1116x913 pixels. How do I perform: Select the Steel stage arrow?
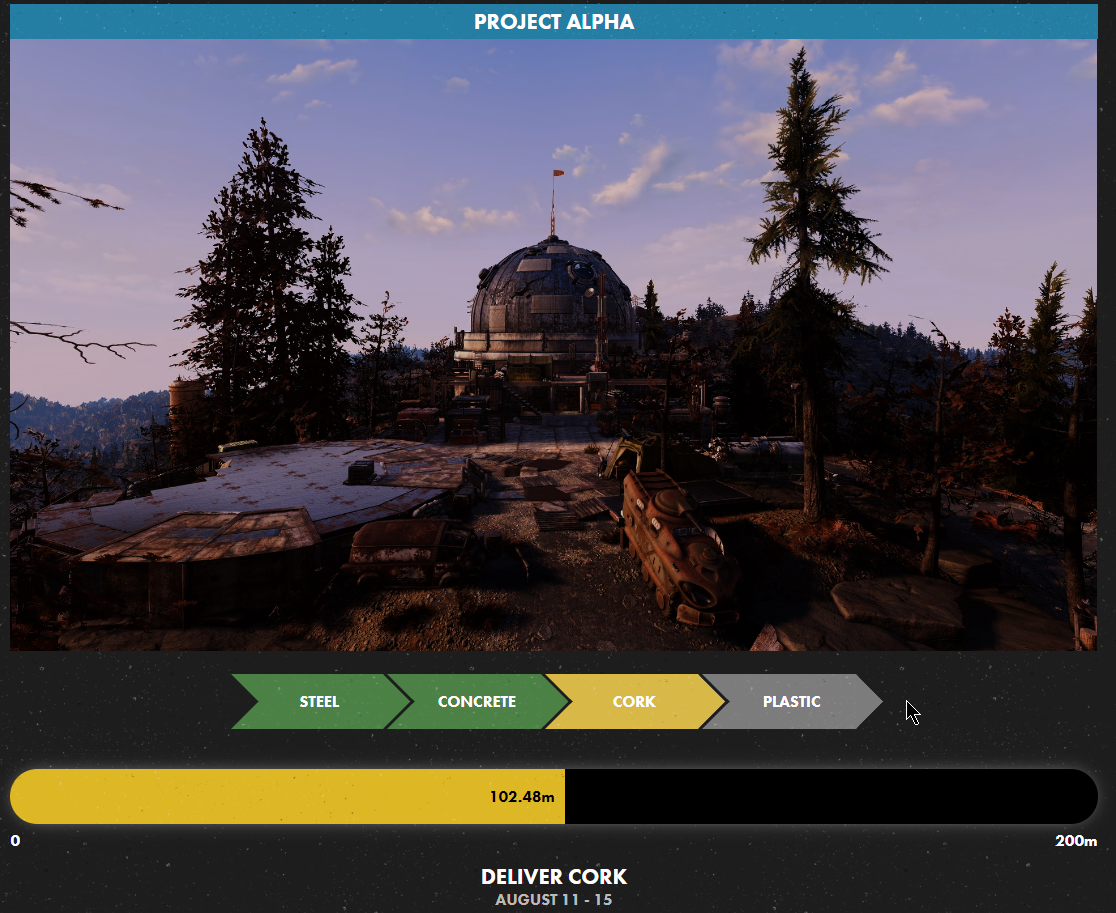point(319,701)
